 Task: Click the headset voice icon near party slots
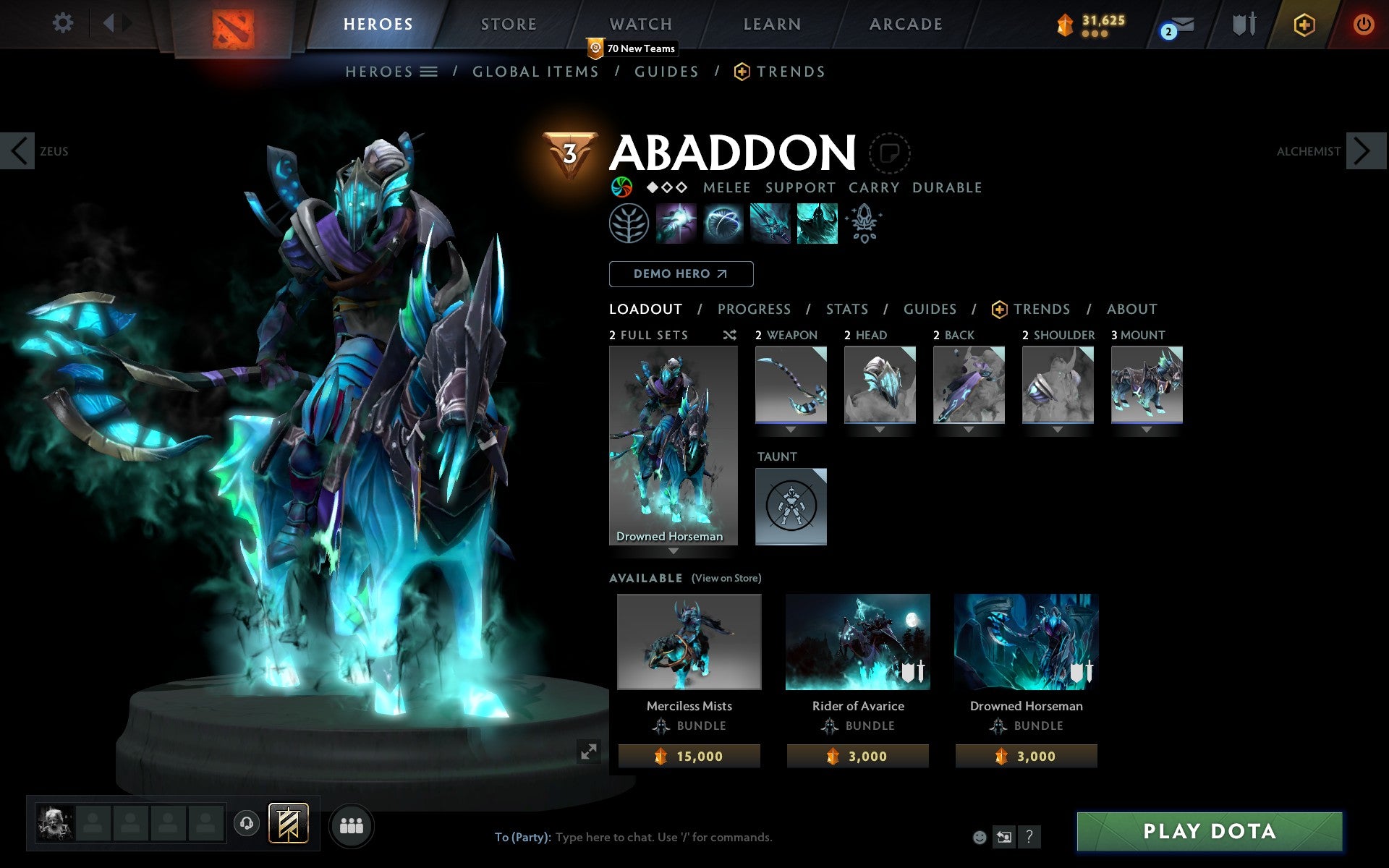point(247,822)
